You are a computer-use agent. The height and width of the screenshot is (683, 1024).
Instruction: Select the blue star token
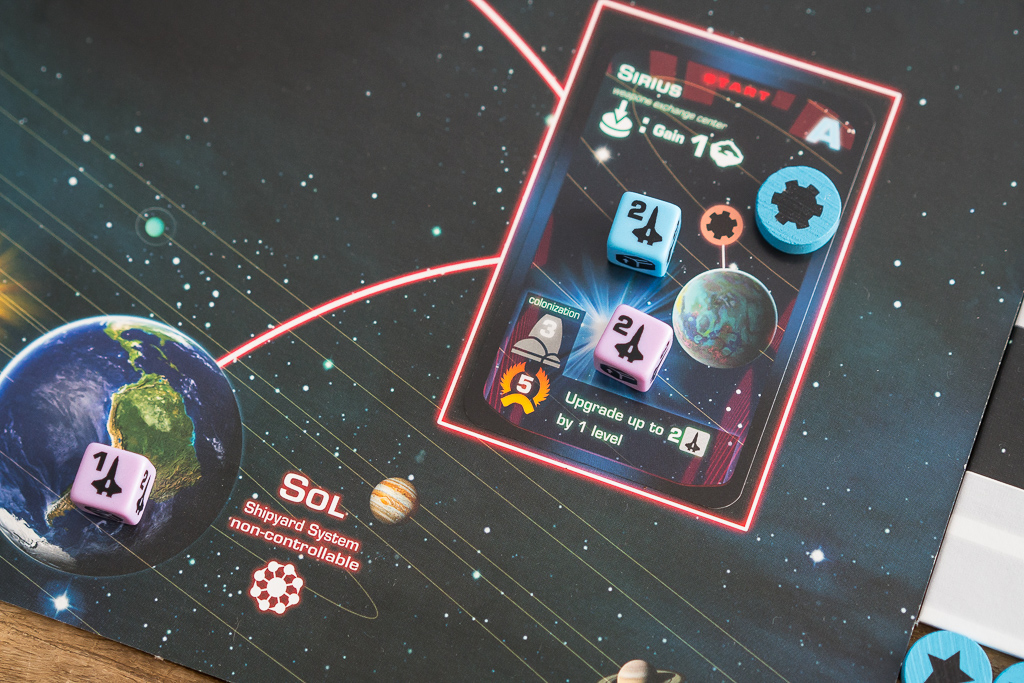(x=945, y=660)
